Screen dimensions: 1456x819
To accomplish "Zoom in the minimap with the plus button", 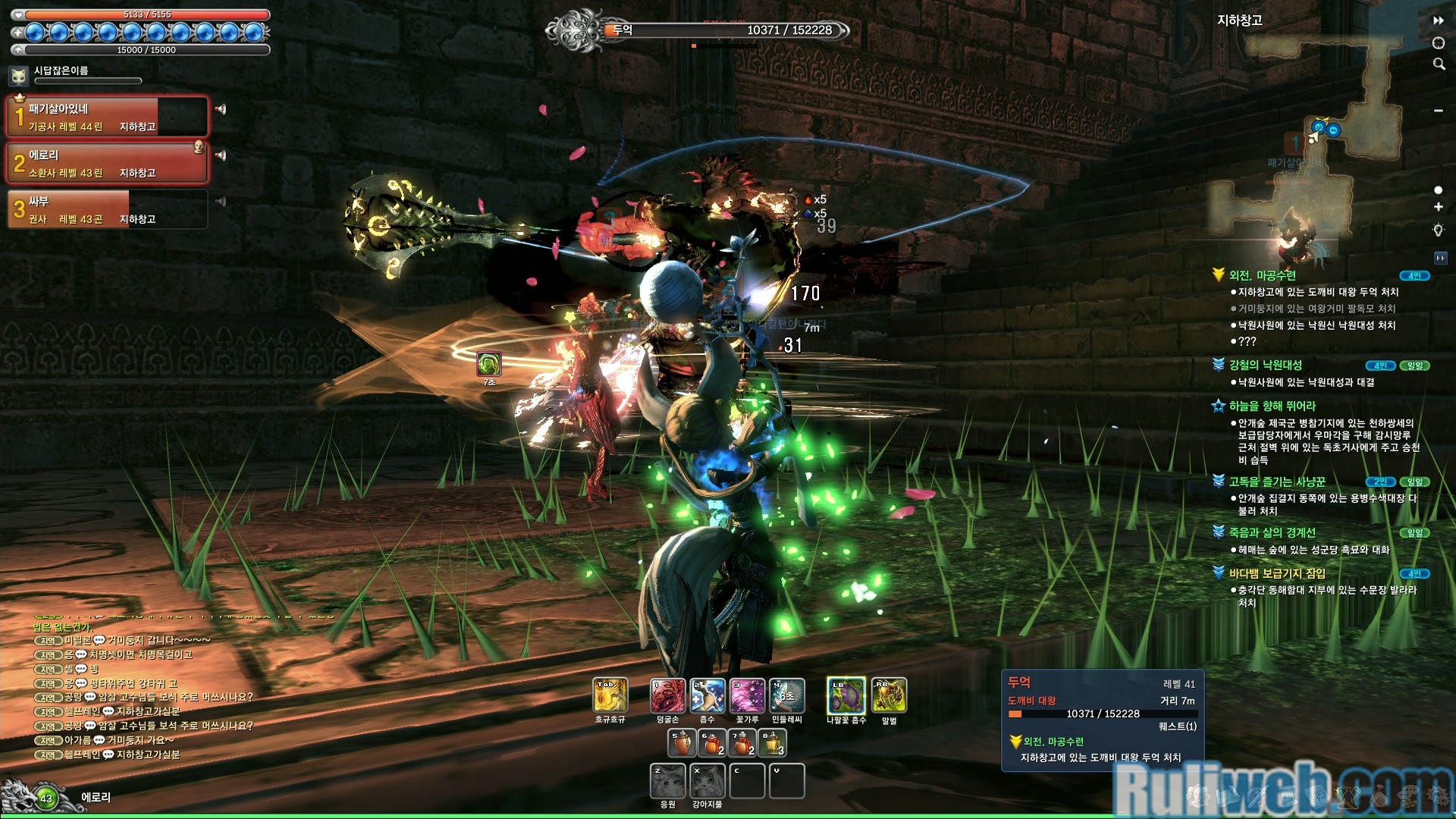I will tap(1438, 207).
